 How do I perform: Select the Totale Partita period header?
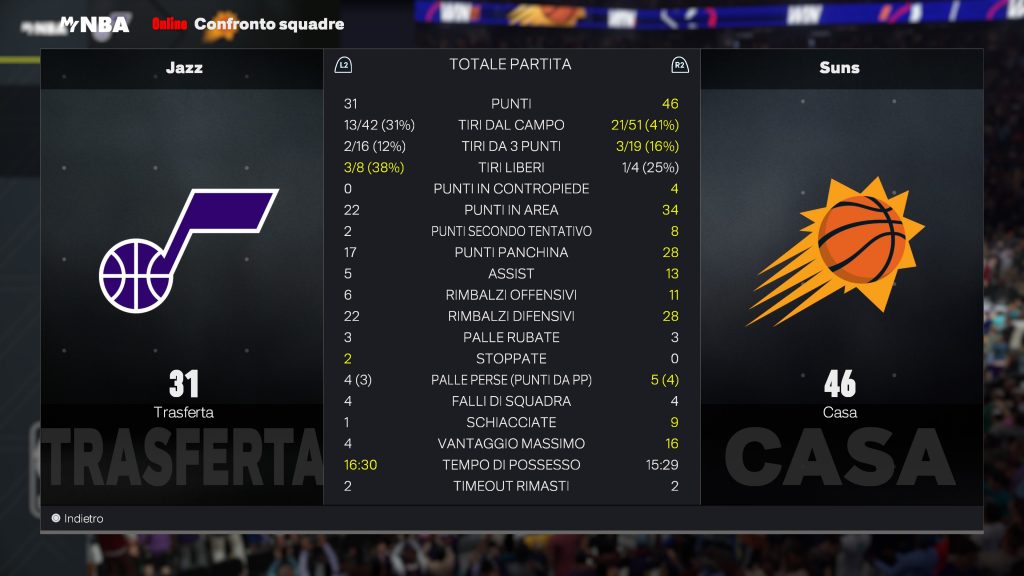[x=510, y=64]
